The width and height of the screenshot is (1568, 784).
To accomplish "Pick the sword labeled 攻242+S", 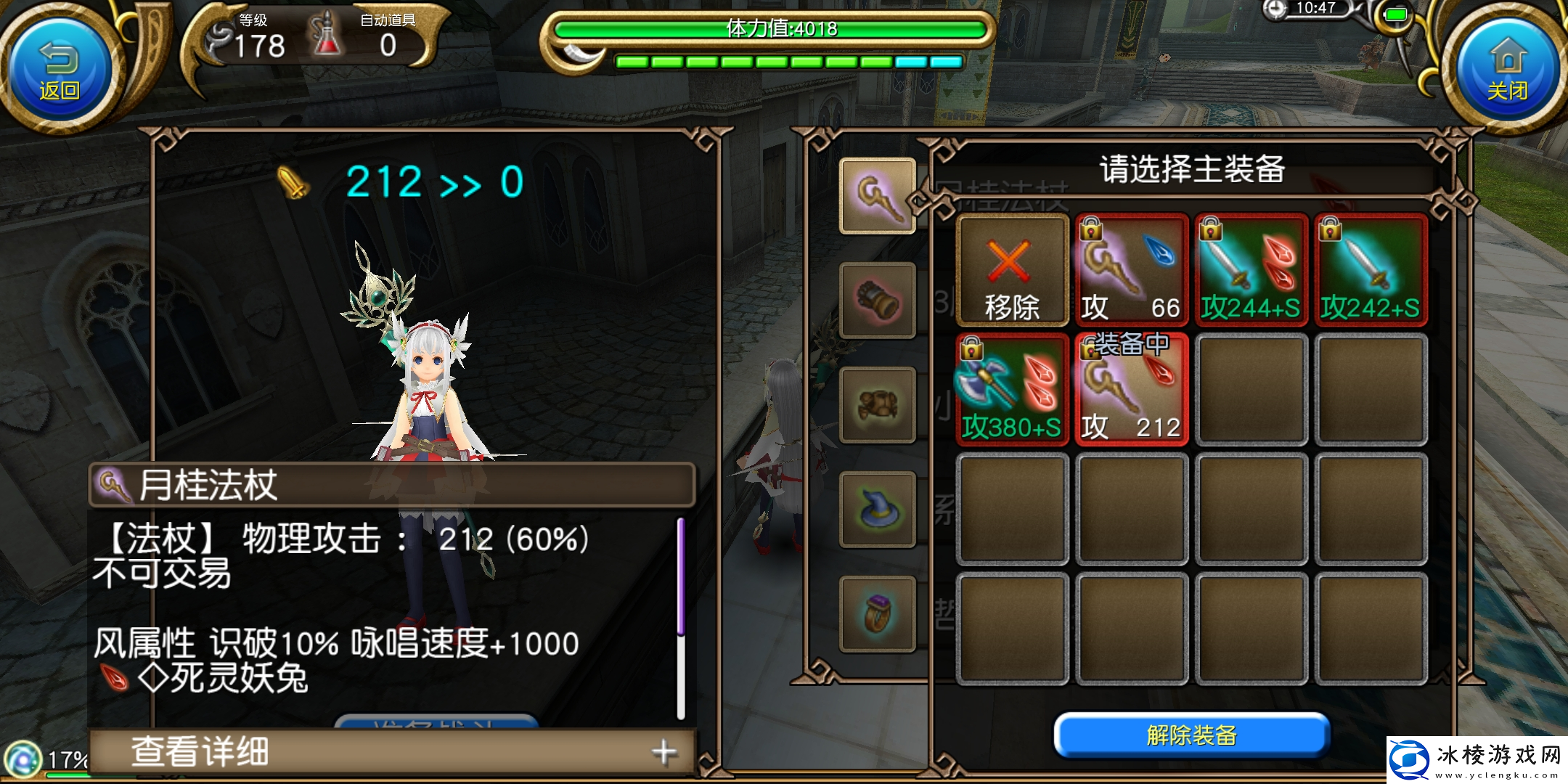I will point(1370,270).
